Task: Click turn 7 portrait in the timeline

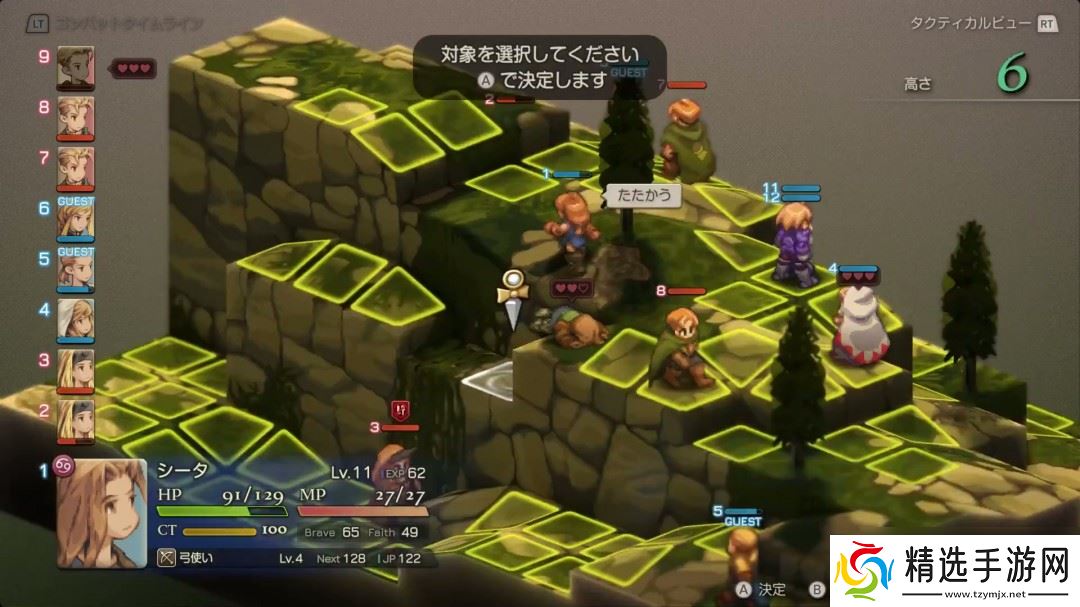Action: coord(76,168)
